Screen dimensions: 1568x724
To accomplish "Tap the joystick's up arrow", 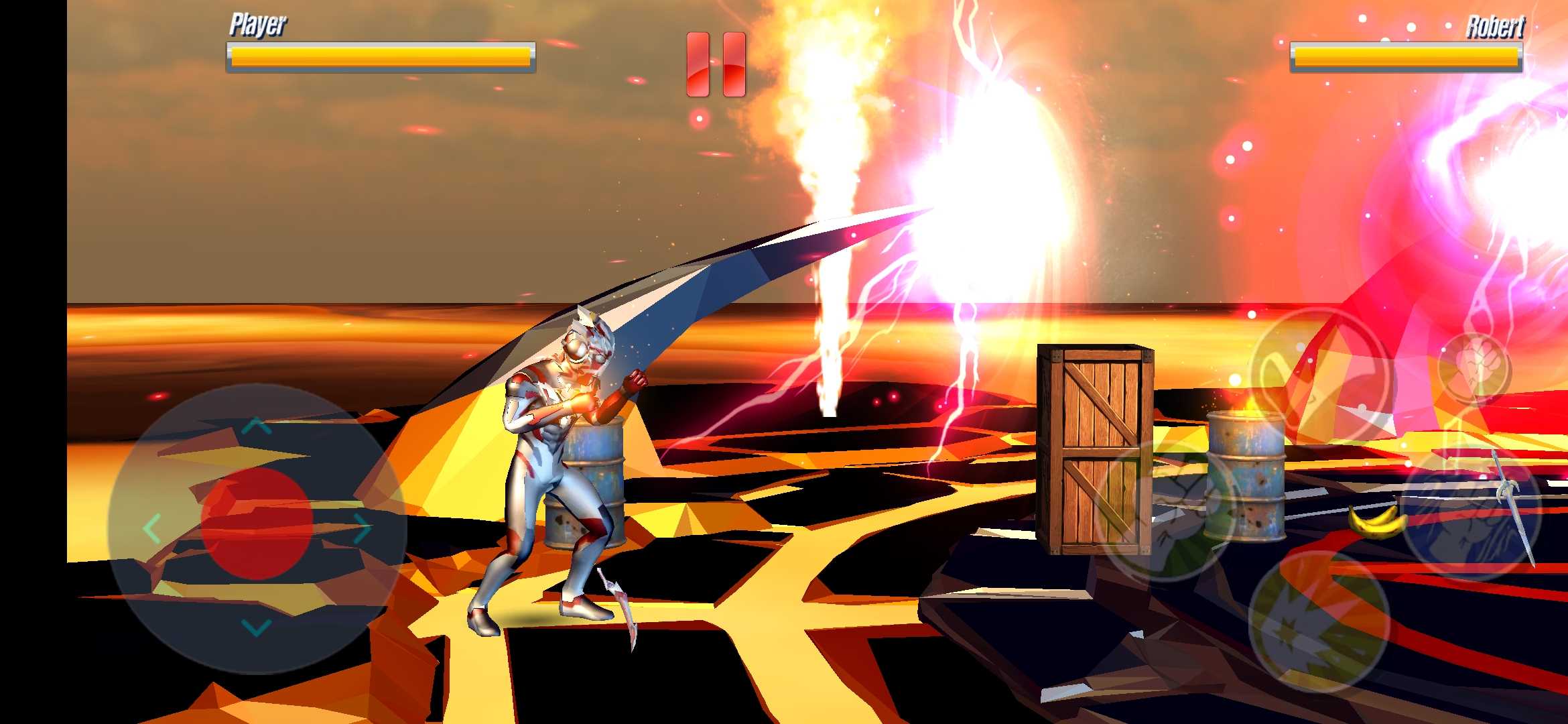I will coord(257,426).
